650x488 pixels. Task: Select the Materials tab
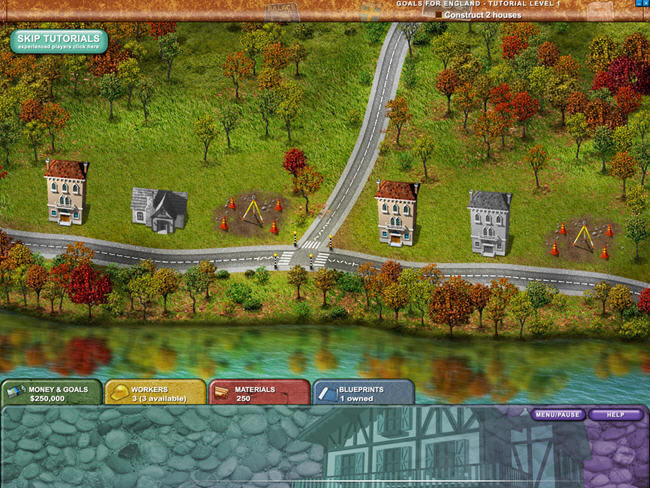point(259,391)
